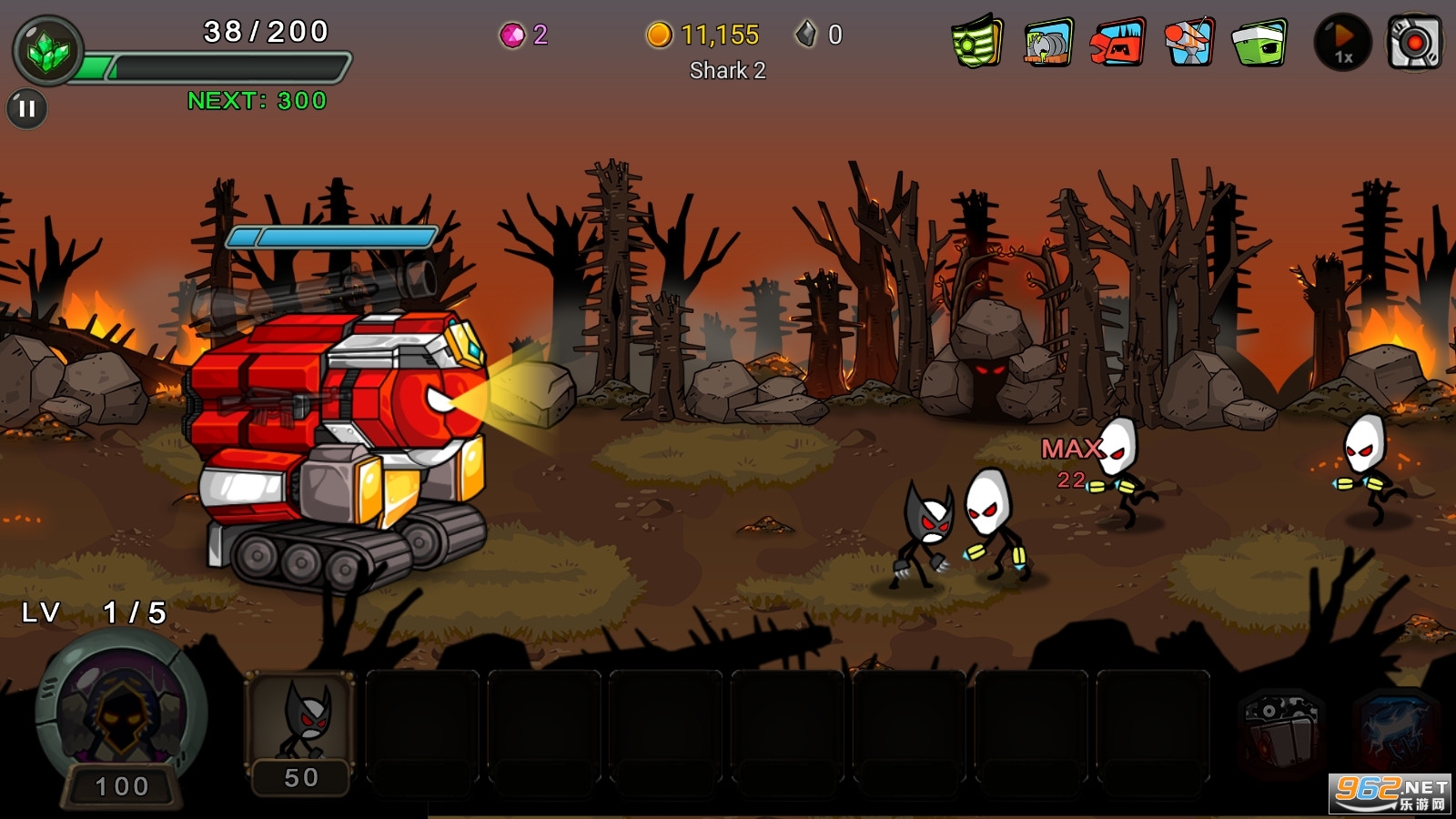This screenshot has height=819, width=1456.
Task: Select the green striped shield icon
Action: pos(976,43)
